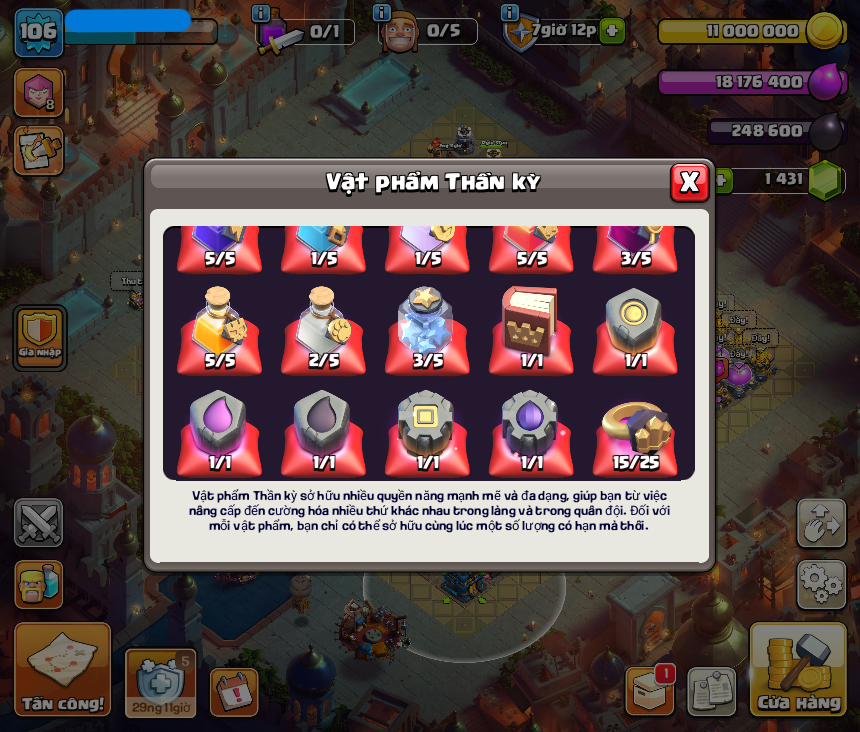Open the Cửa hàng shop
Screen dimensions: 860x732
click(799, 670)
